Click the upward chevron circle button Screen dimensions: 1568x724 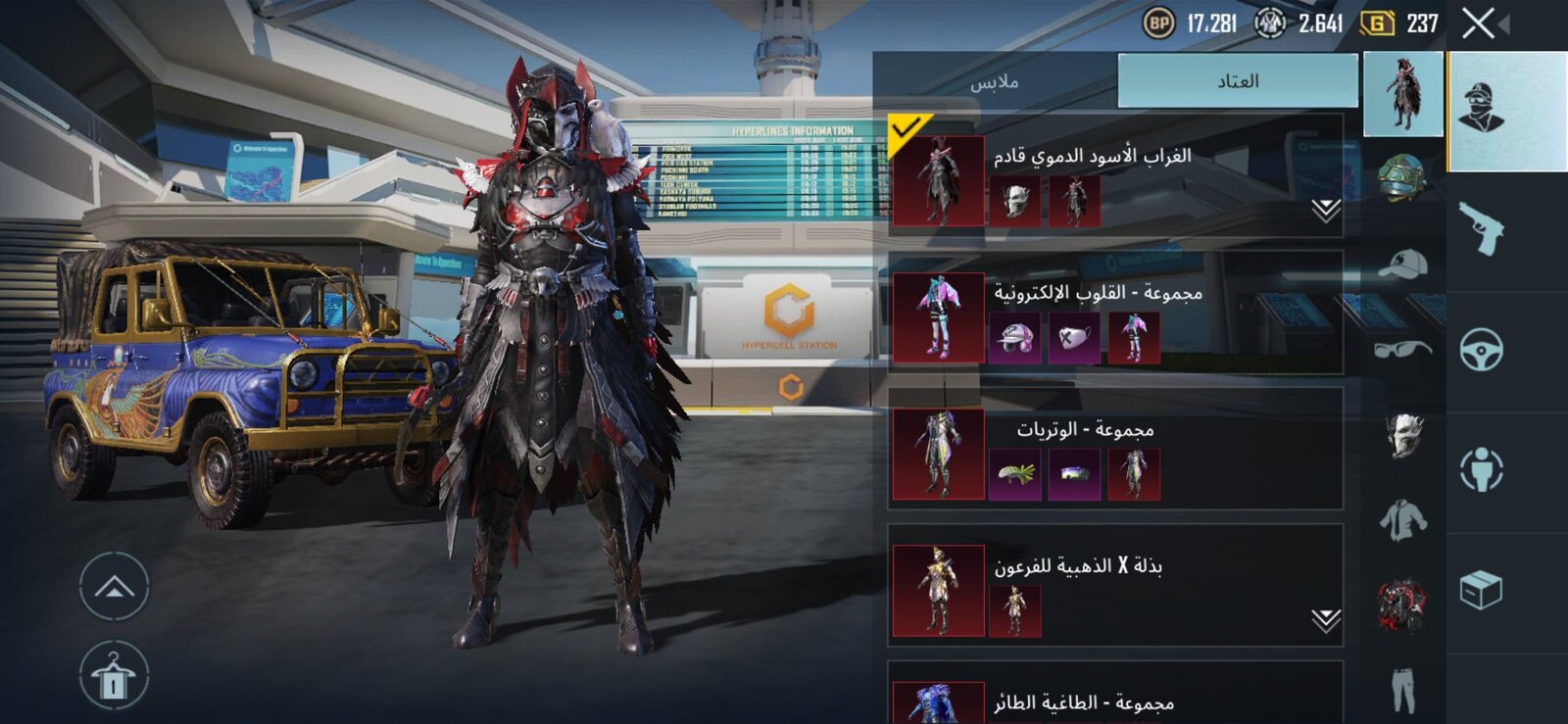[x=114, y=588]
